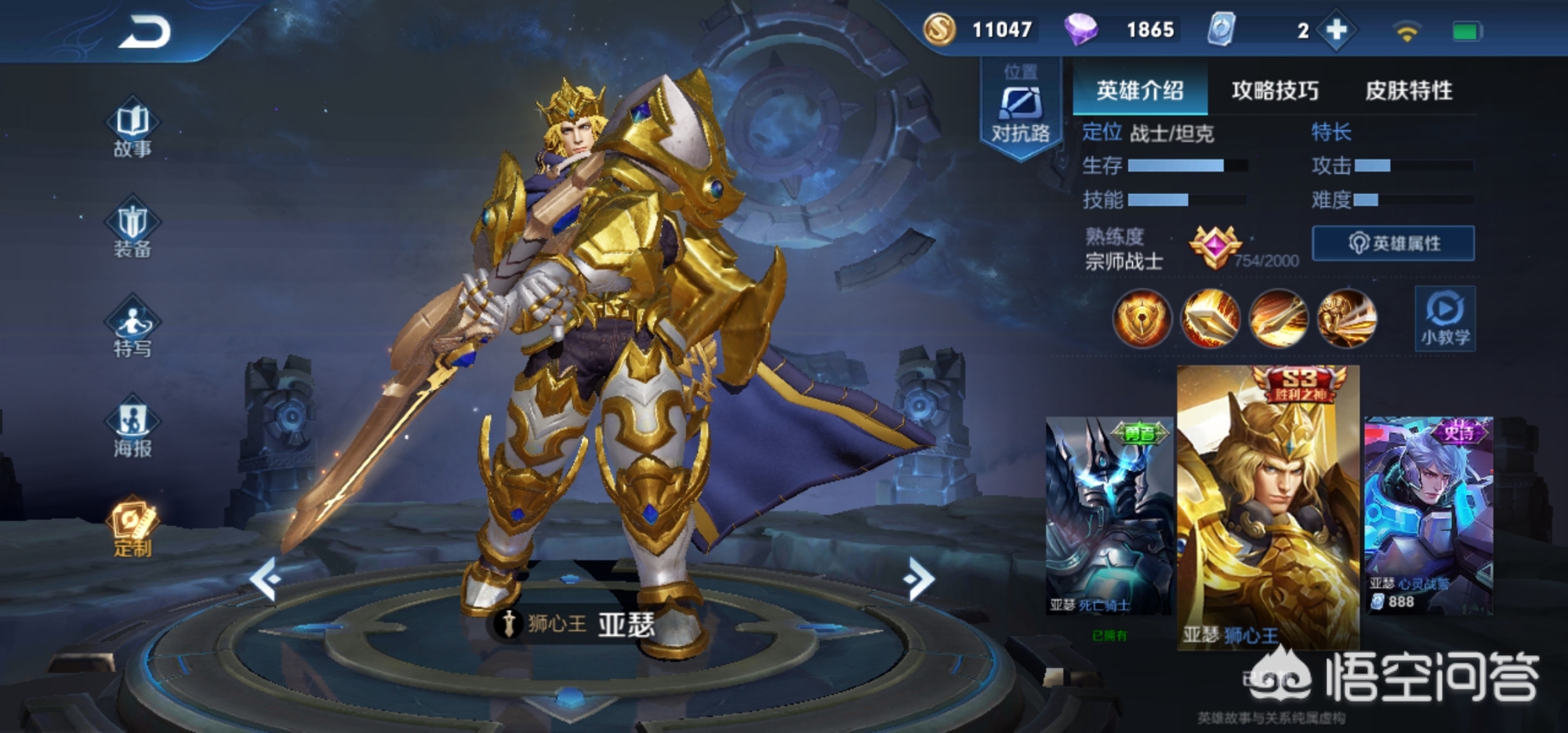Switch to the 英雄介绍 tab

(1140, 91)
